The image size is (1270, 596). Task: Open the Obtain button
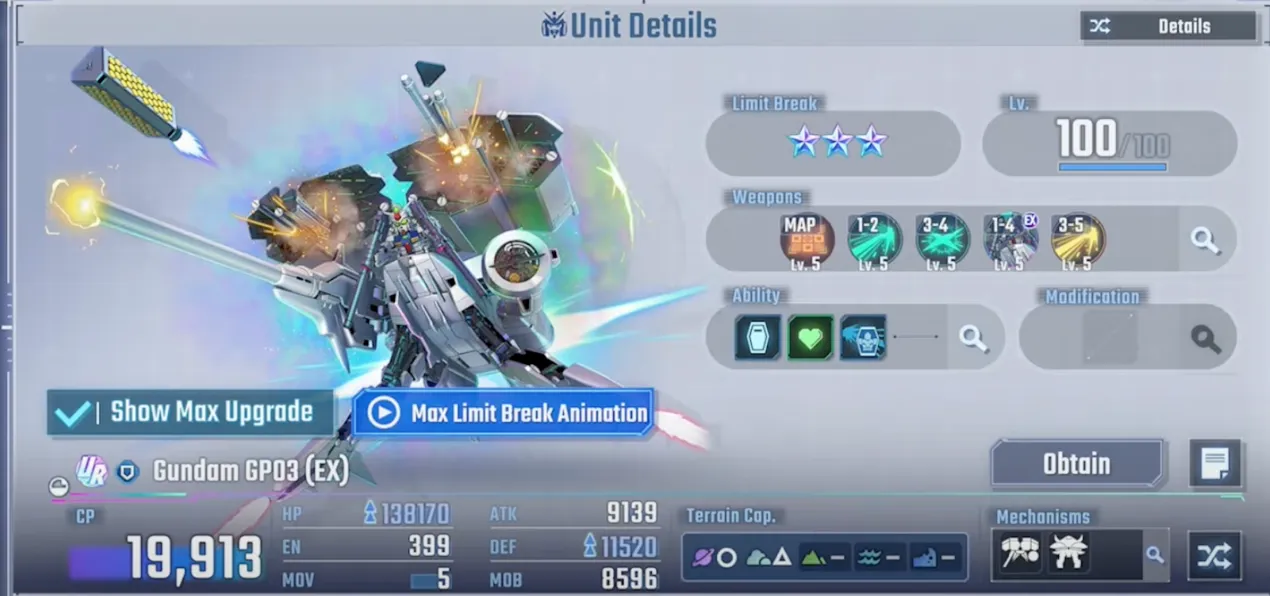(x=1078, y=464)
